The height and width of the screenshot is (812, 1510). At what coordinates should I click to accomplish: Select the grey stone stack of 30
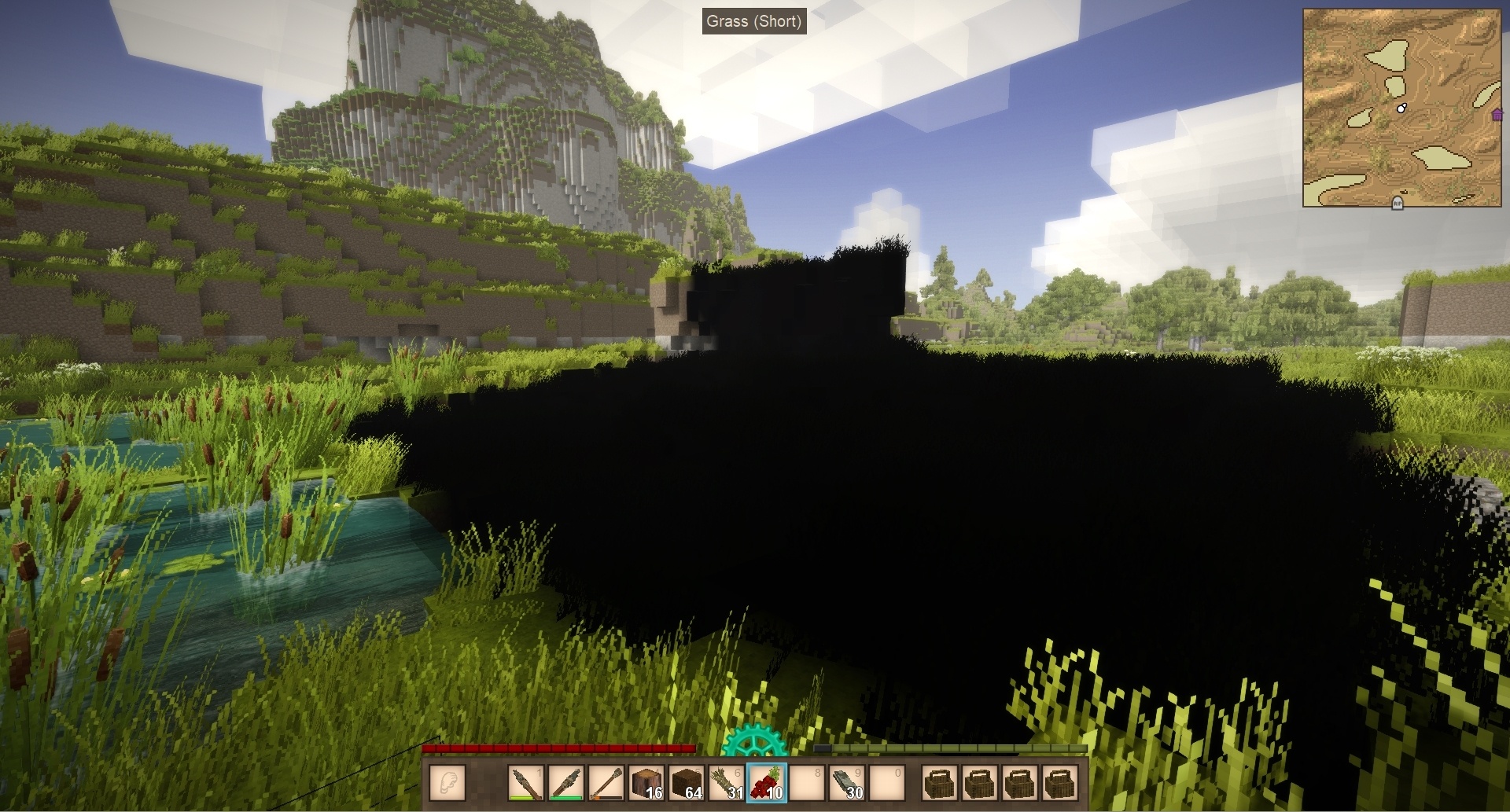coord(847,783)
